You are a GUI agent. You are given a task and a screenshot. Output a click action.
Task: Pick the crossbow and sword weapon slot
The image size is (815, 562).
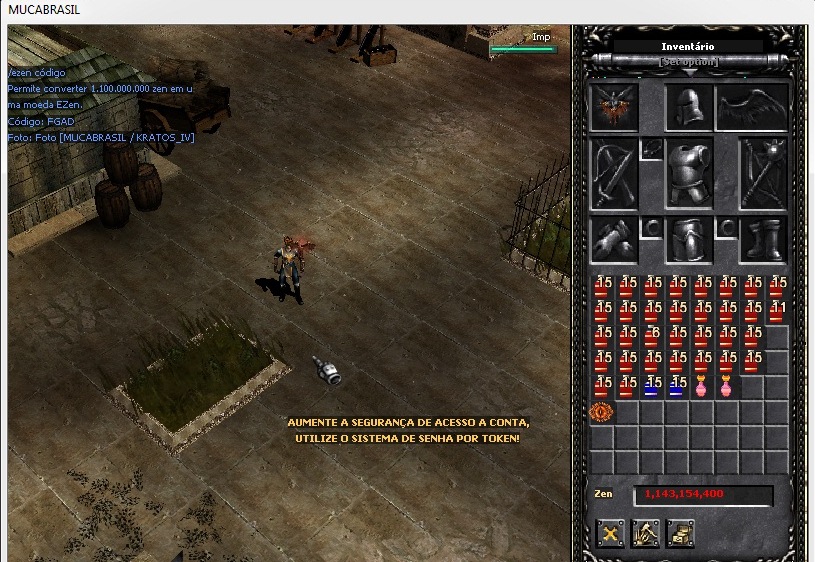[x=614, y=173]
